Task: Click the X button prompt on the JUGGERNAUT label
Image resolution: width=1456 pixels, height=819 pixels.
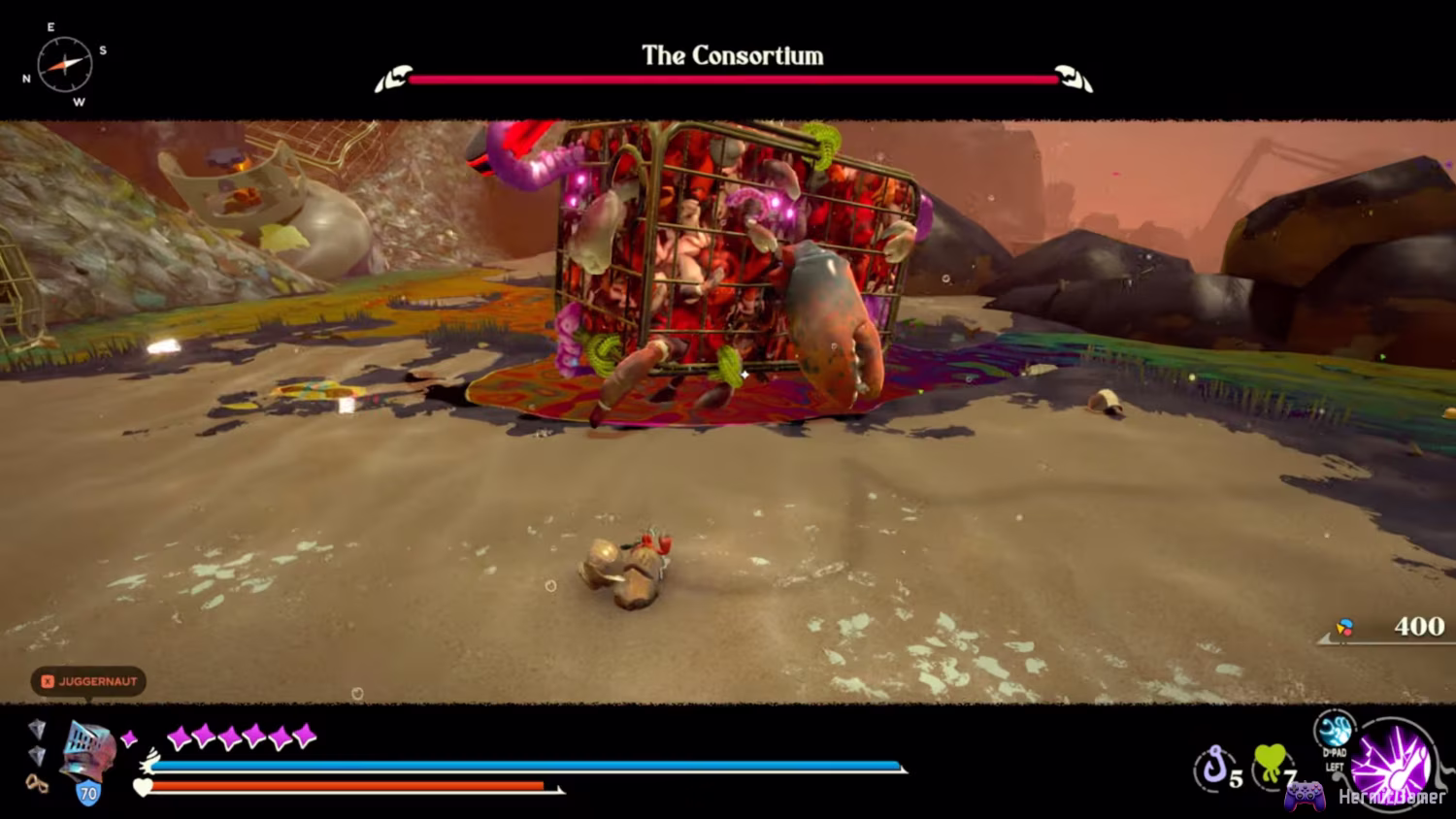Action: click(x=49, y=682)
